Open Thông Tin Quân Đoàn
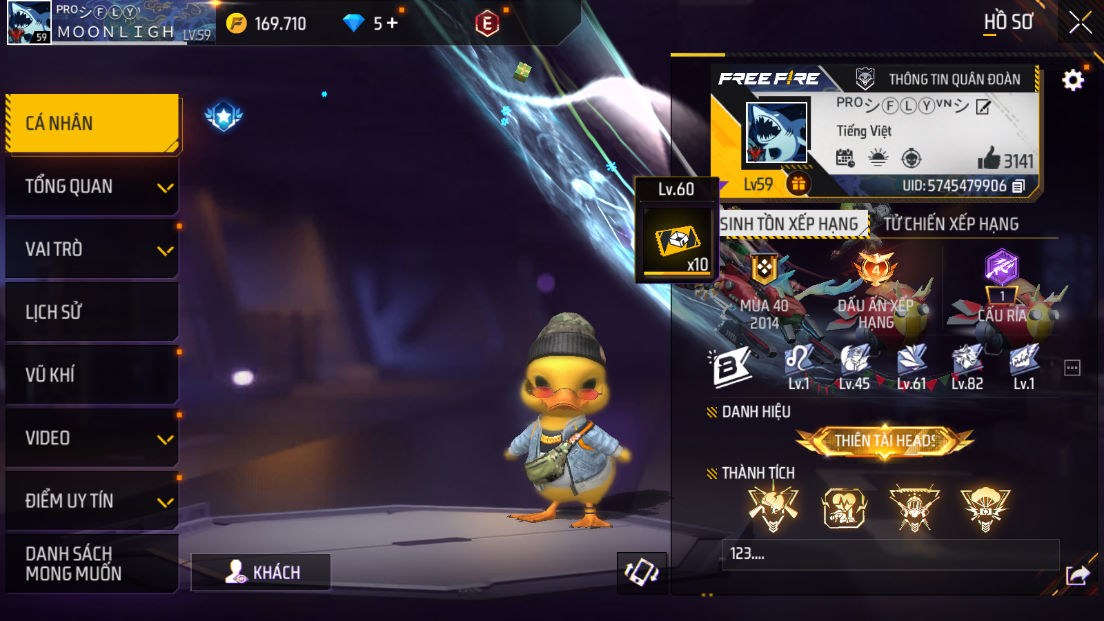 click(942, 79)
